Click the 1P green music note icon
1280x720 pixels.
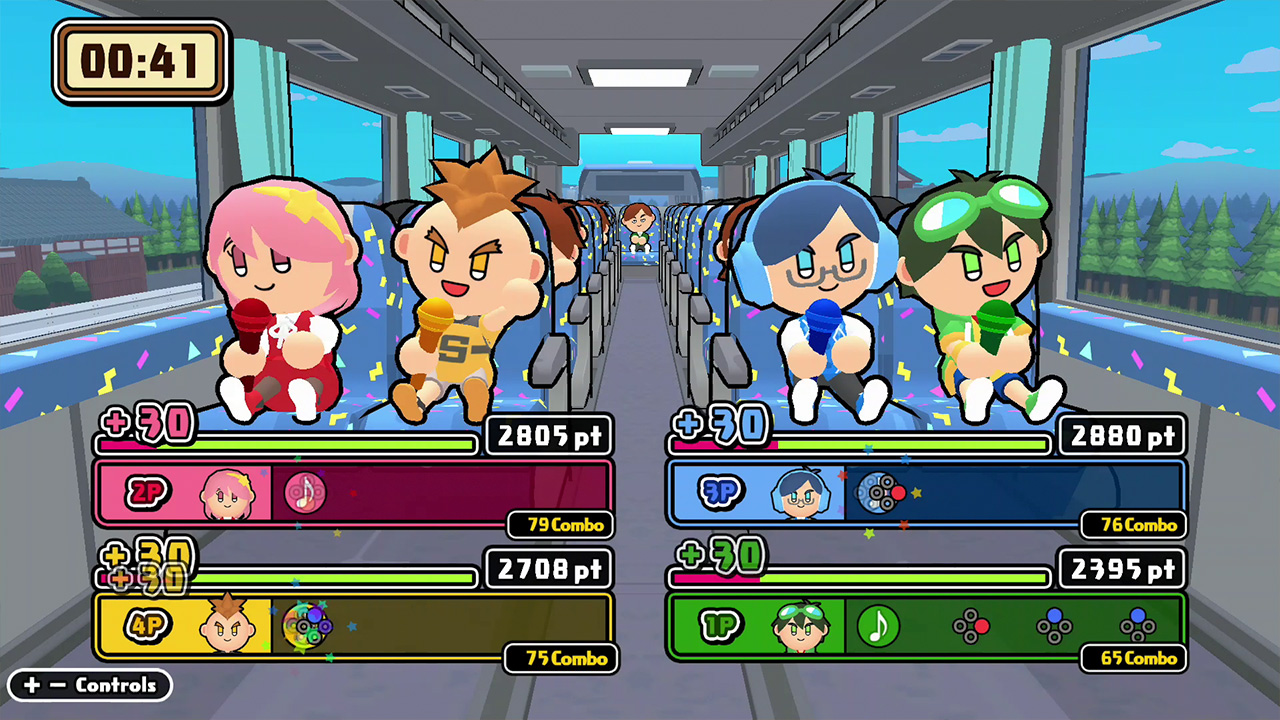click(x=878, y=627)
